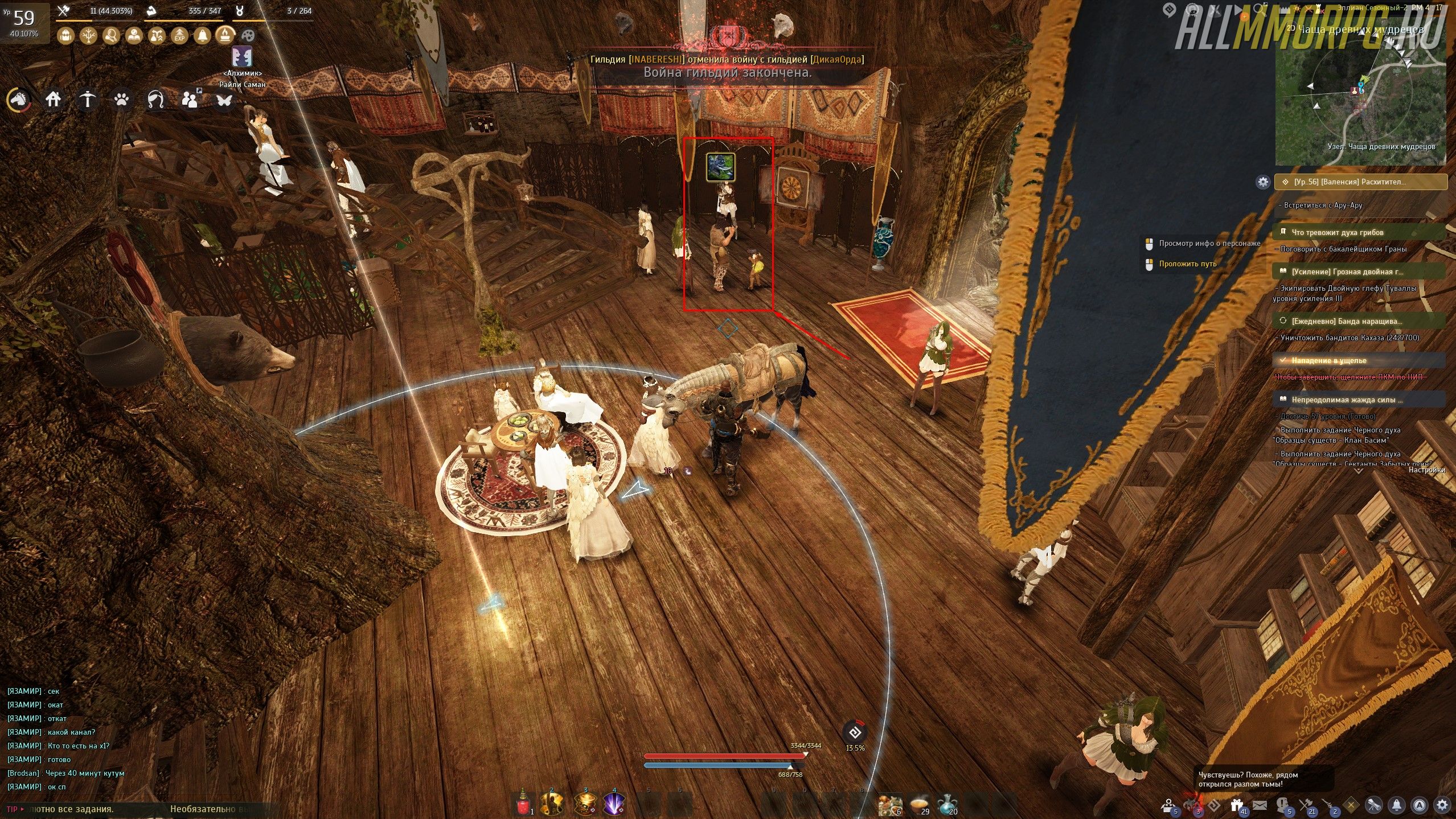Choose Проложить путь navigation option
This screenshot has height=819, width=1456.
coord(1187,264)
